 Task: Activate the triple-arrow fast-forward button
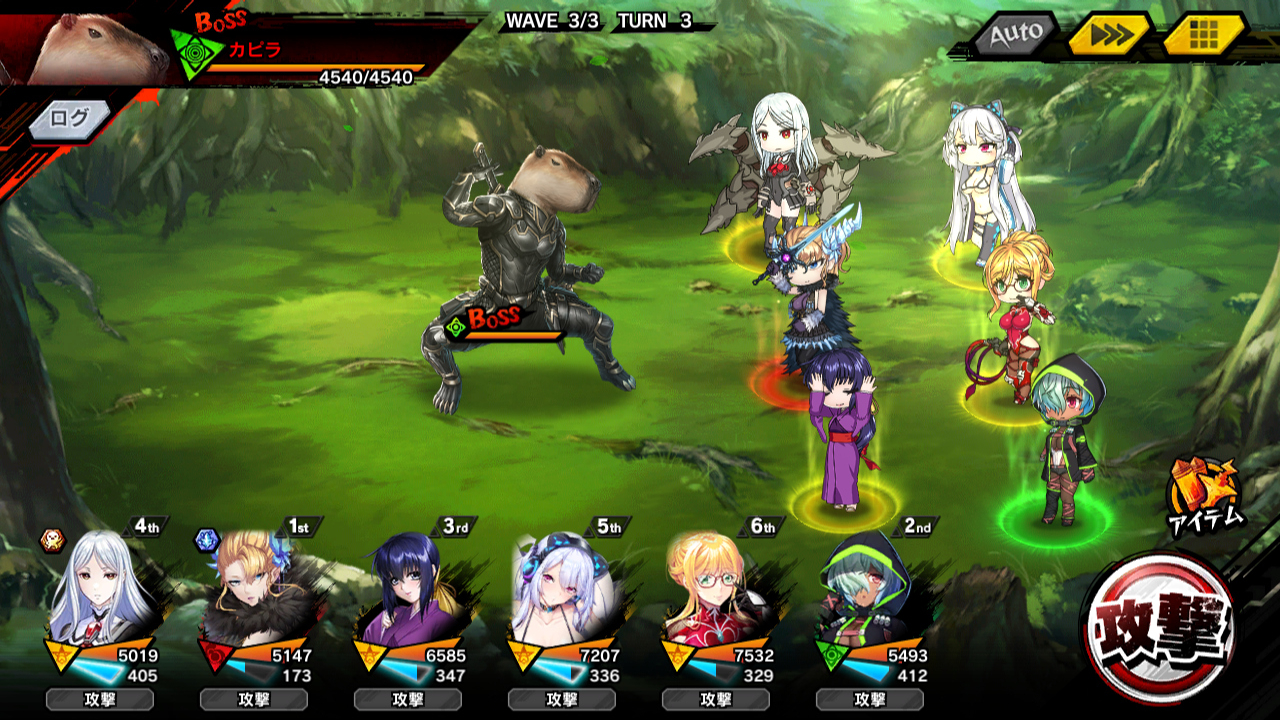click(x=1108, y=35)
